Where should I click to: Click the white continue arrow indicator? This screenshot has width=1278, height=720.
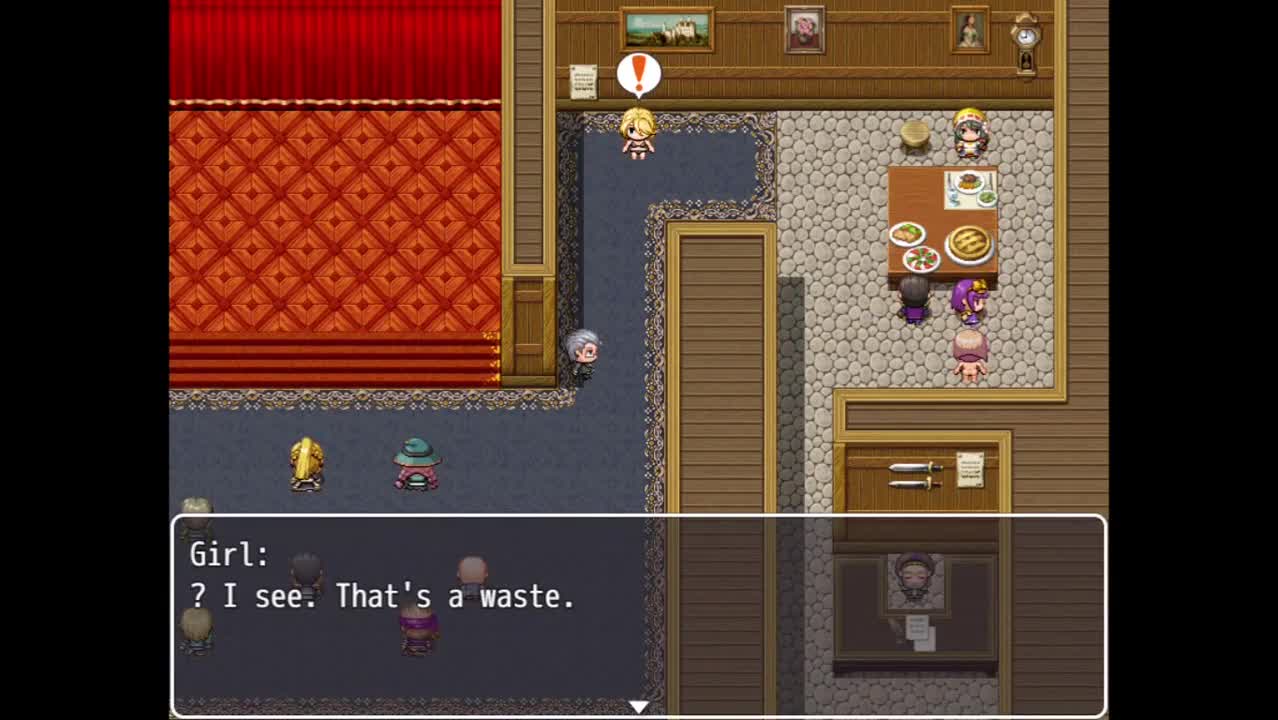638,707
